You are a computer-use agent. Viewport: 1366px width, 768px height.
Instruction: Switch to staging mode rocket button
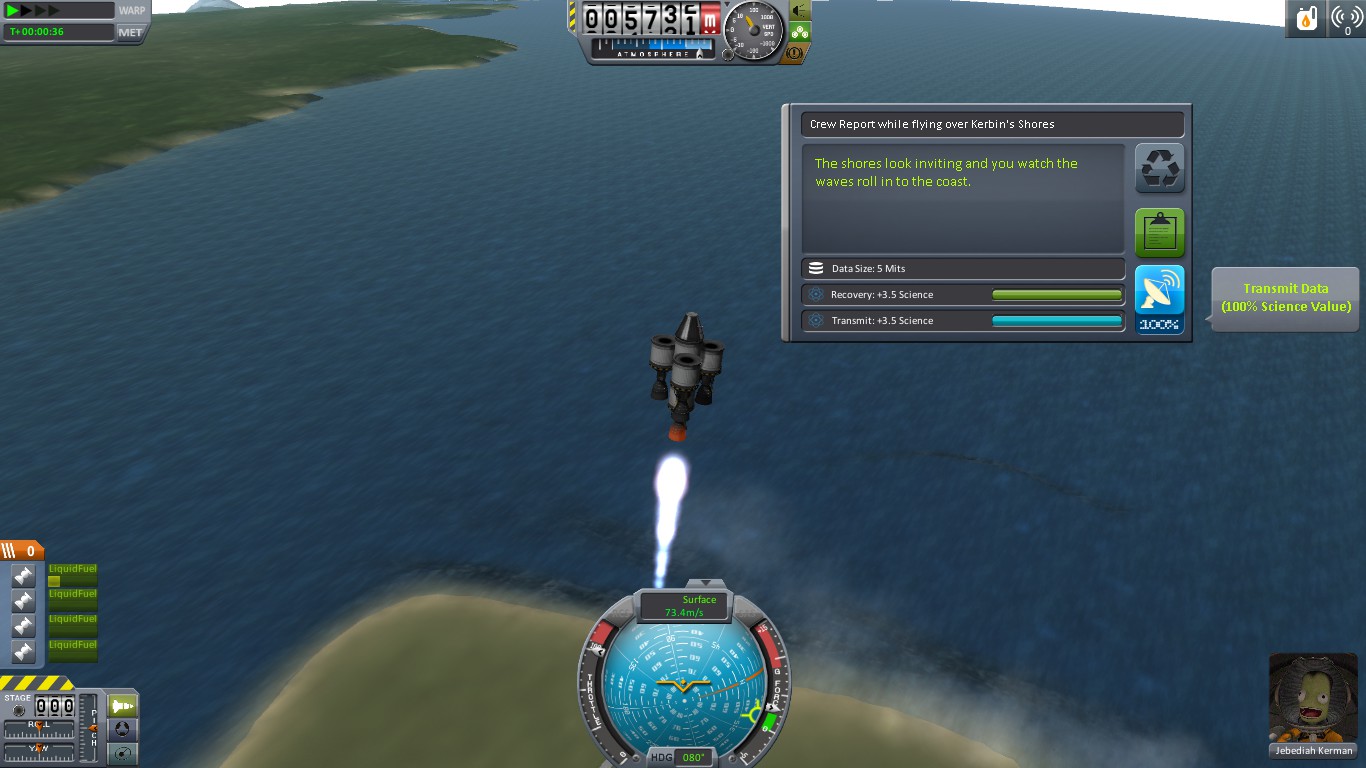[x=122, y=706]
